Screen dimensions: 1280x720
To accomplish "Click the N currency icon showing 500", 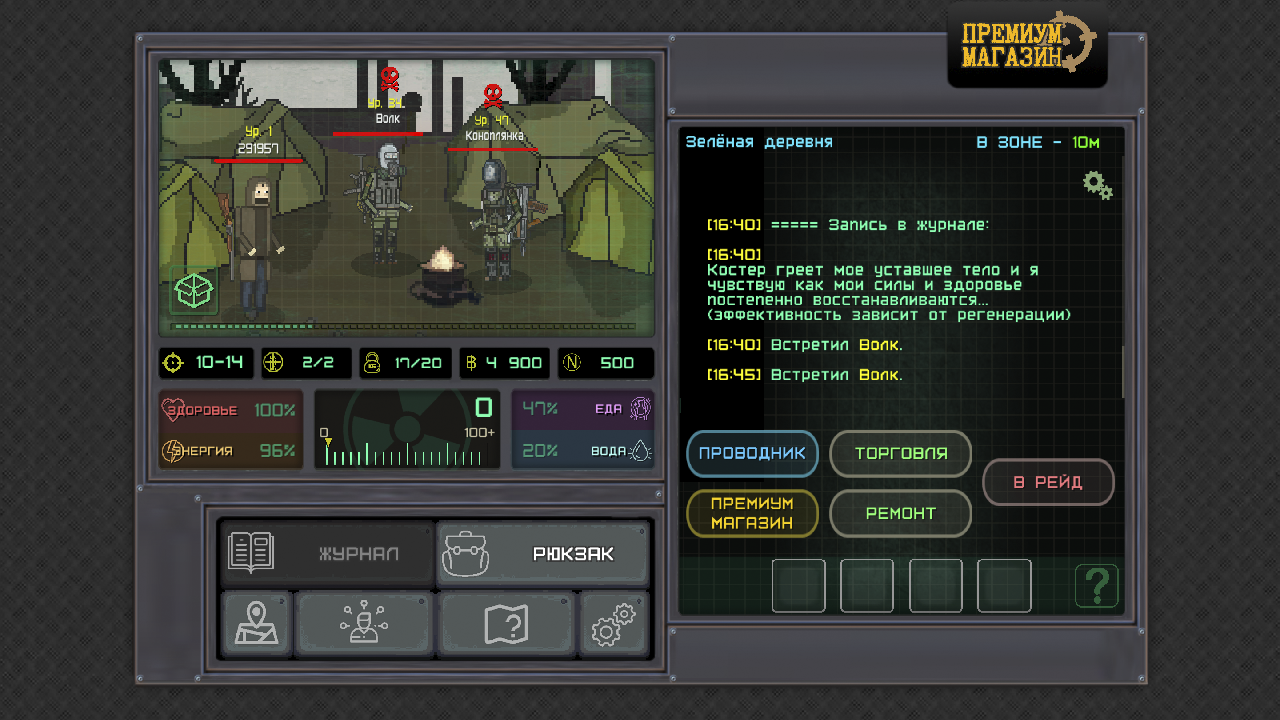I will (x=573, y=363).
